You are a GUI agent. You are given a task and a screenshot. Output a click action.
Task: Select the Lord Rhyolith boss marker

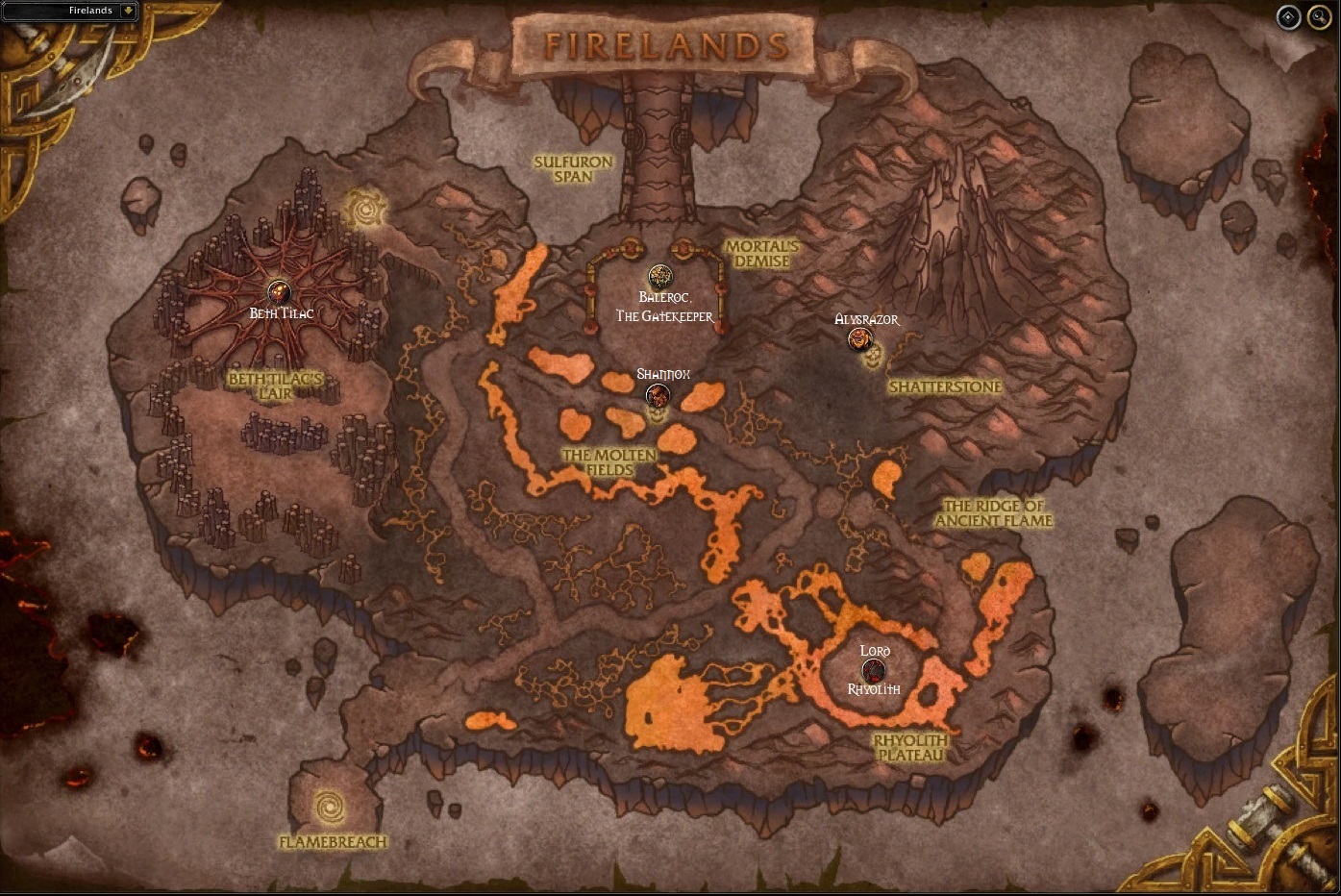[x=873, y=670]
